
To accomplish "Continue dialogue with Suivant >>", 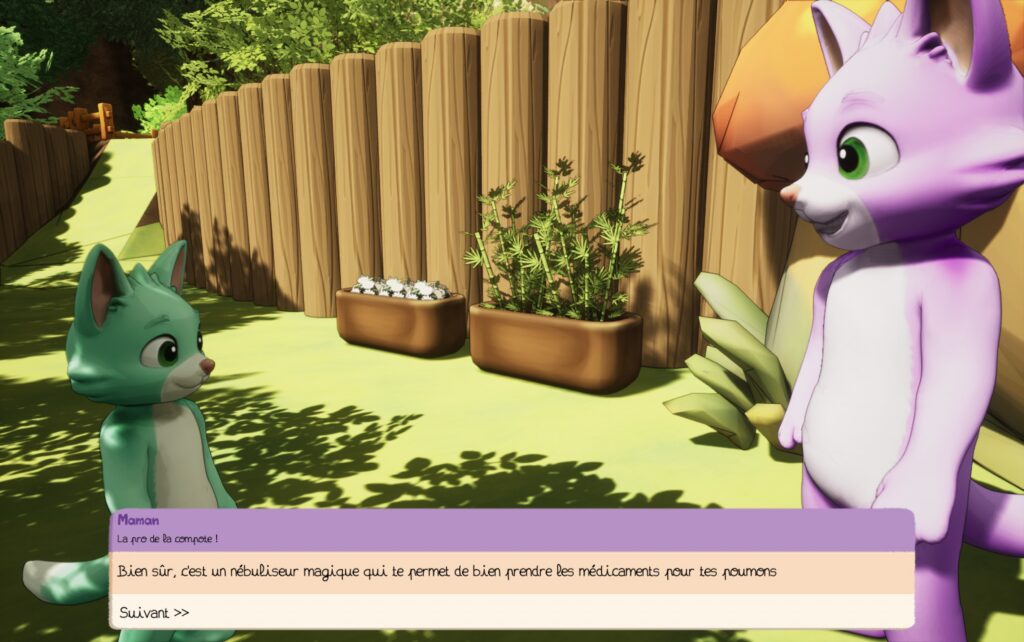I will point(154,612).
